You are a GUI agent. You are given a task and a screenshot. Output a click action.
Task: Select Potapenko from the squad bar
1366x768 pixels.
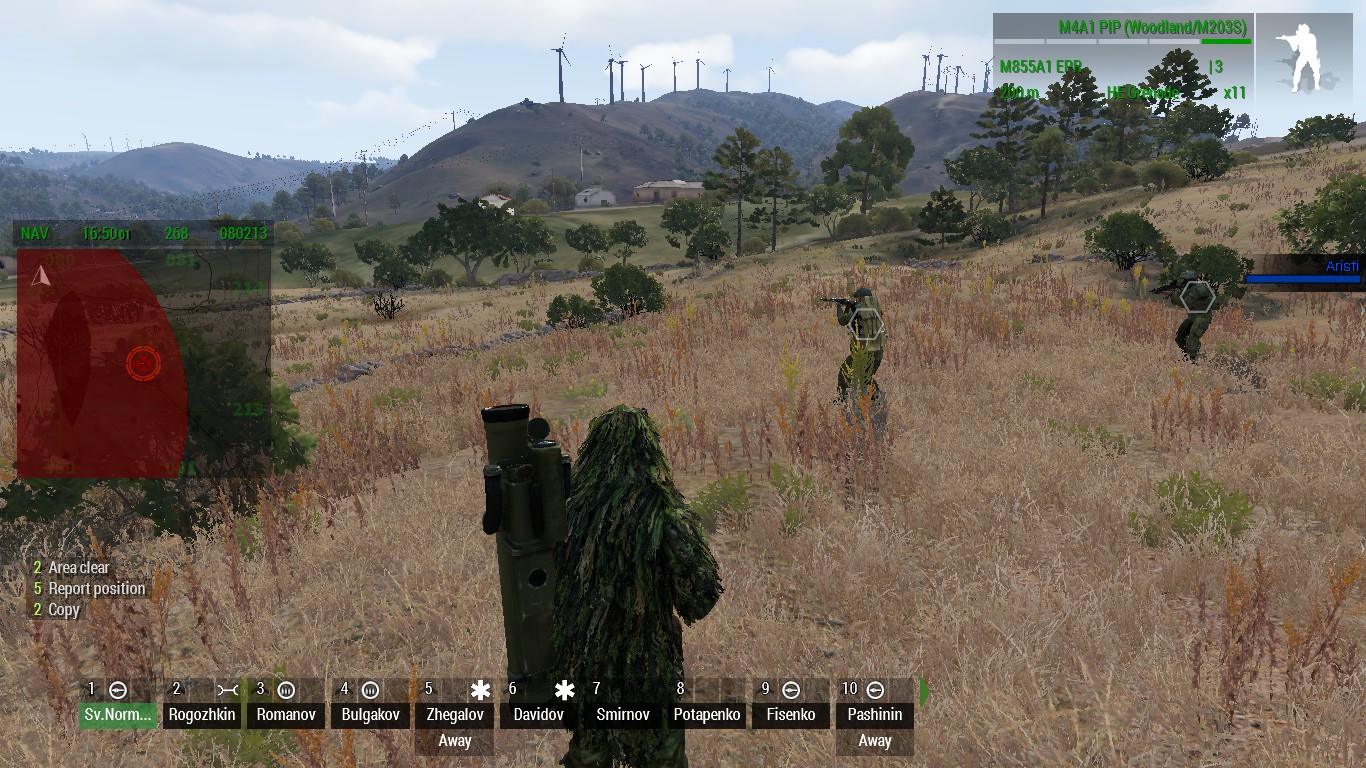click(707, 714)
